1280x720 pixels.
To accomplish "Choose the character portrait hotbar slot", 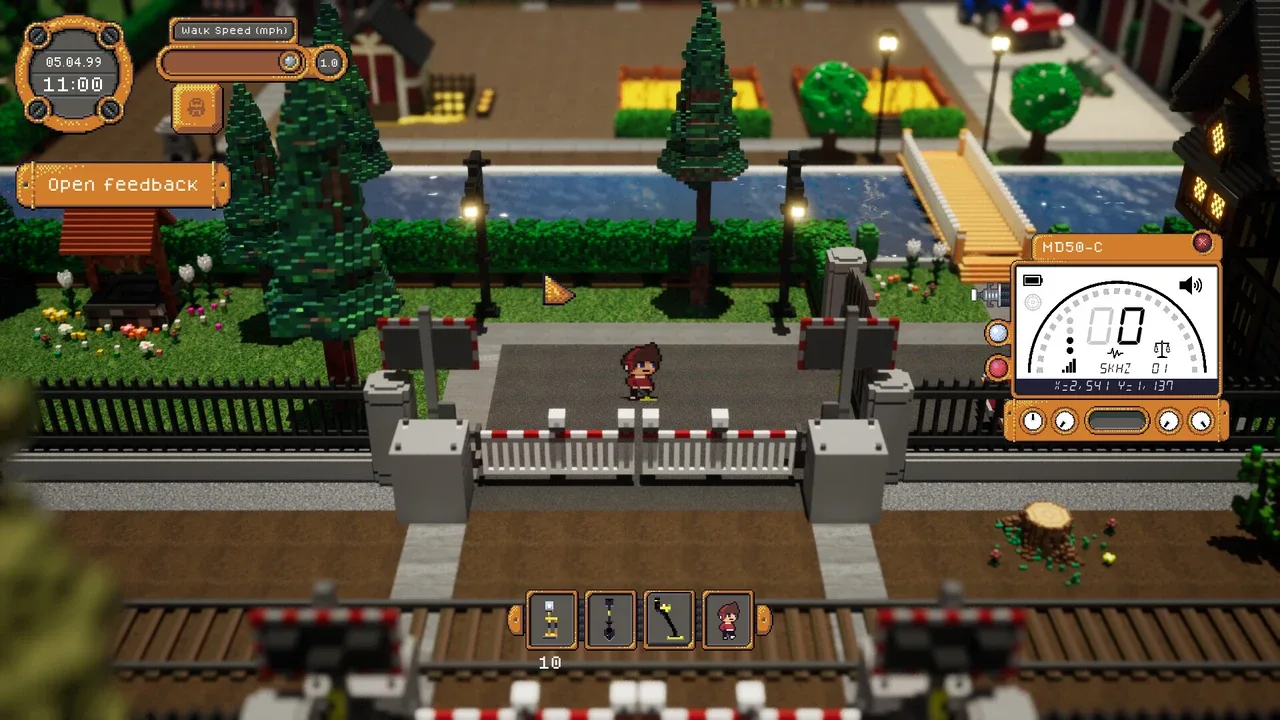I will point(728,620).
